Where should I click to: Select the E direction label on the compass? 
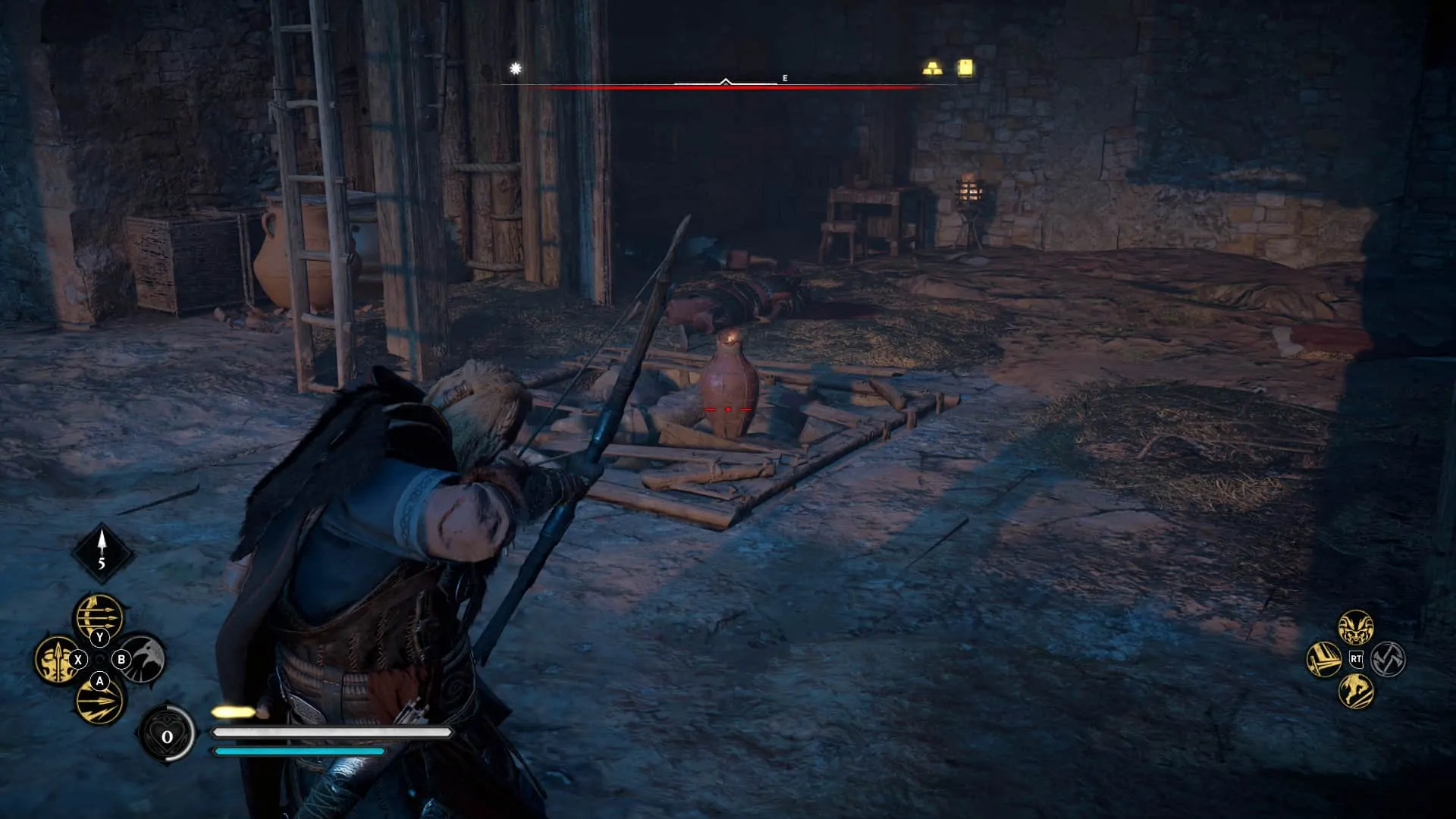click(785, 77)
